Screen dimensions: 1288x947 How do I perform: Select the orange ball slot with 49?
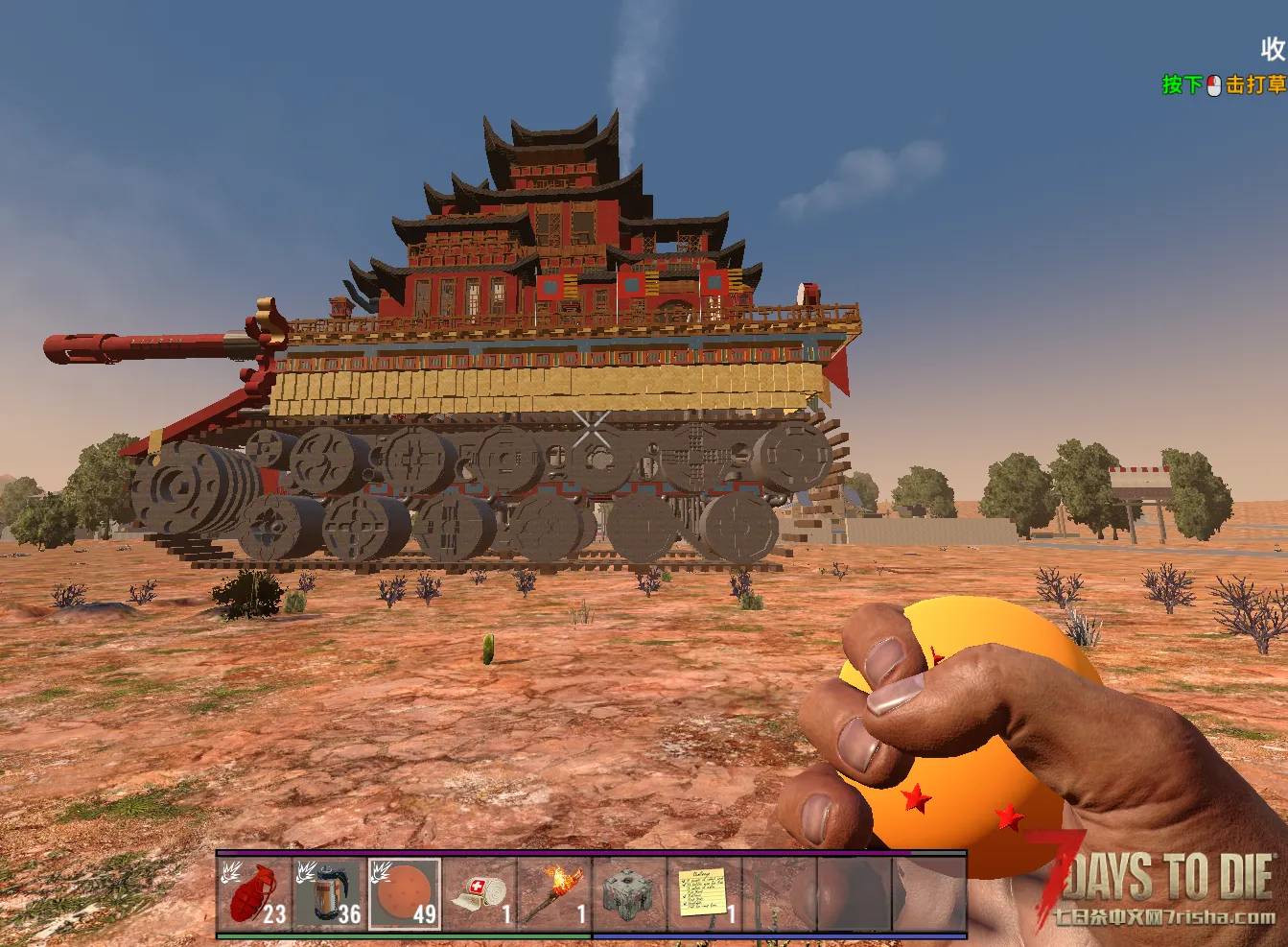404,893
